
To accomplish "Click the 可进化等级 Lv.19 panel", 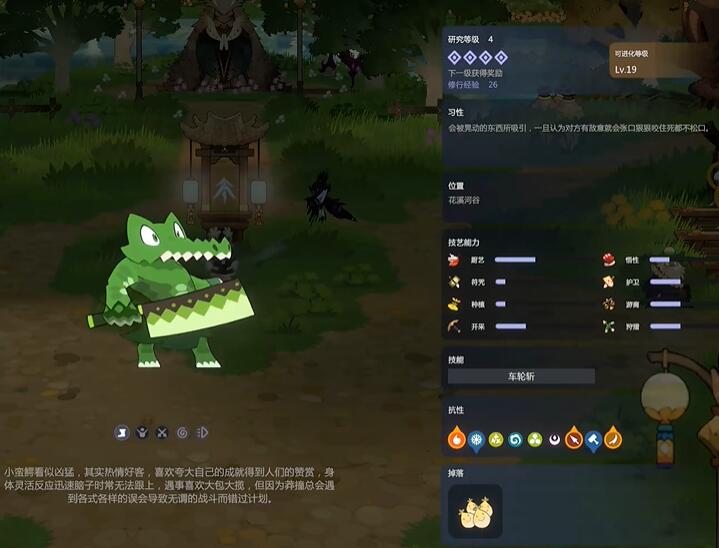I will click(x=659, y=62).
